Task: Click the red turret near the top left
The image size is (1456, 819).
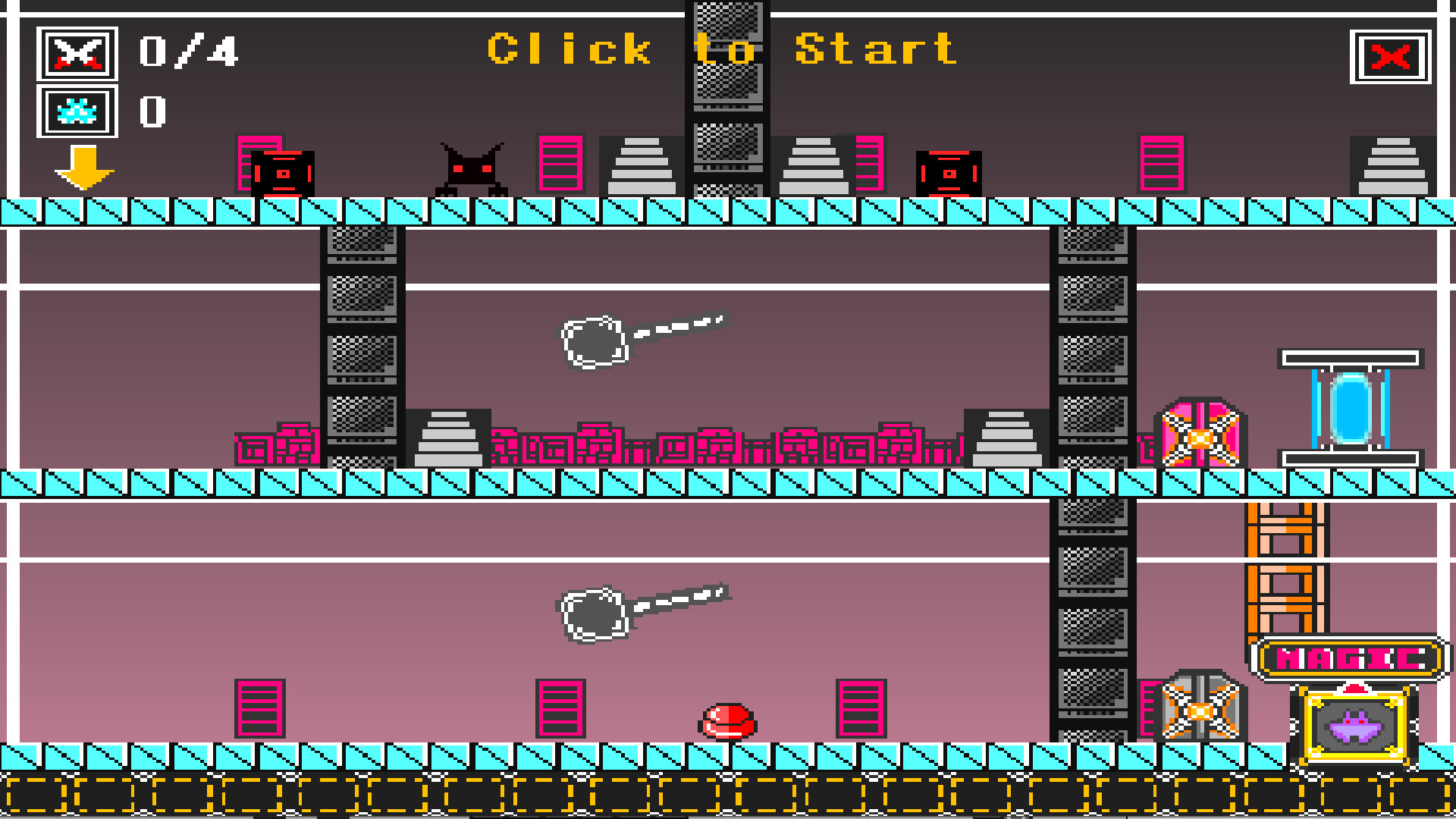Action: (x=283, y=173)
